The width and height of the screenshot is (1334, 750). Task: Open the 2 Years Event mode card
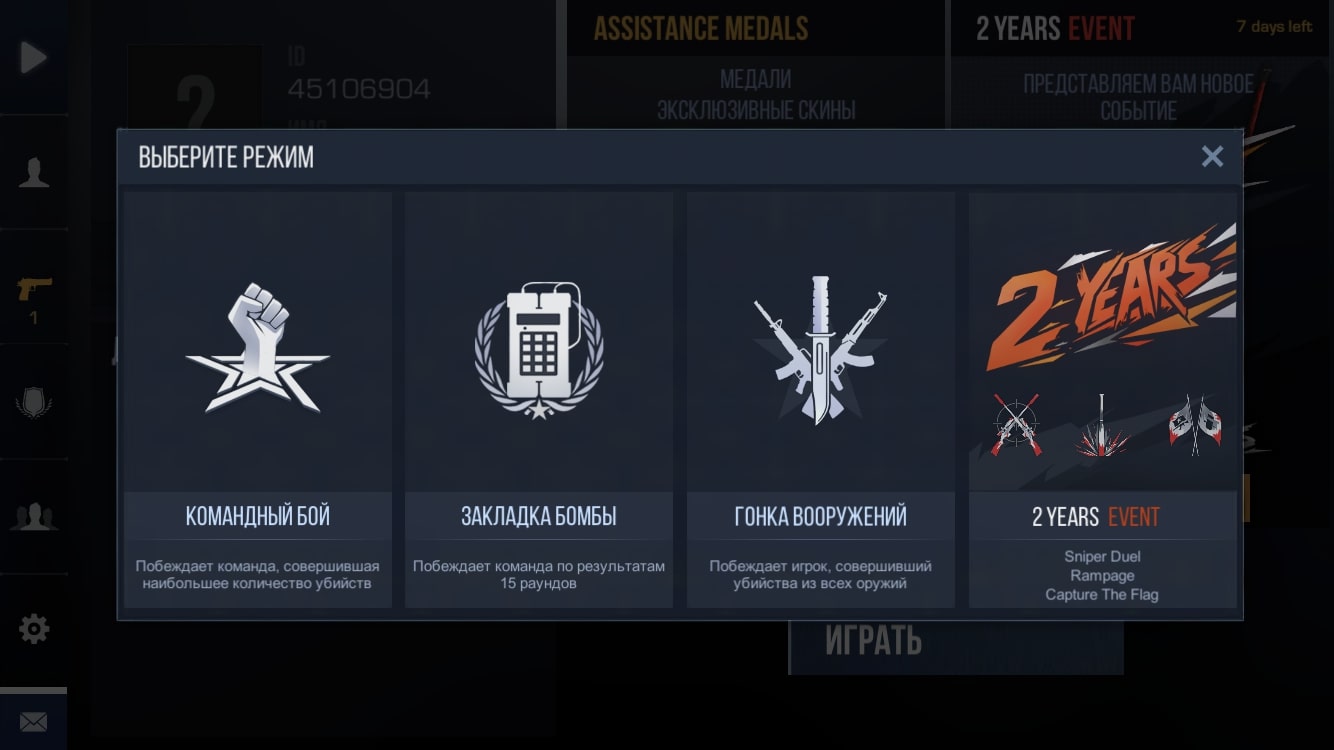click(1102, 400)
